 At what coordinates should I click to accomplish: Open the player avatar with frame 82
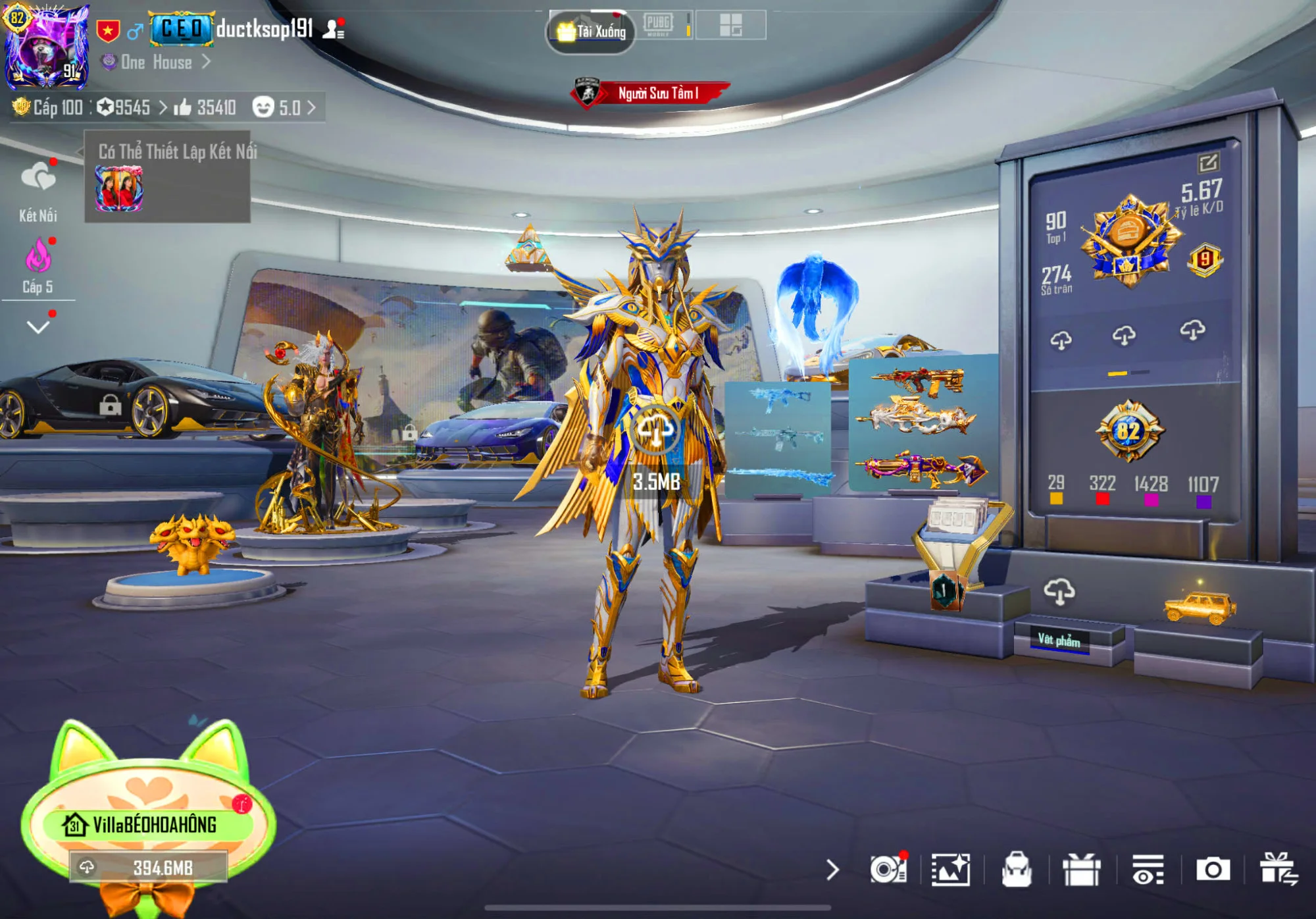(46, 46)
